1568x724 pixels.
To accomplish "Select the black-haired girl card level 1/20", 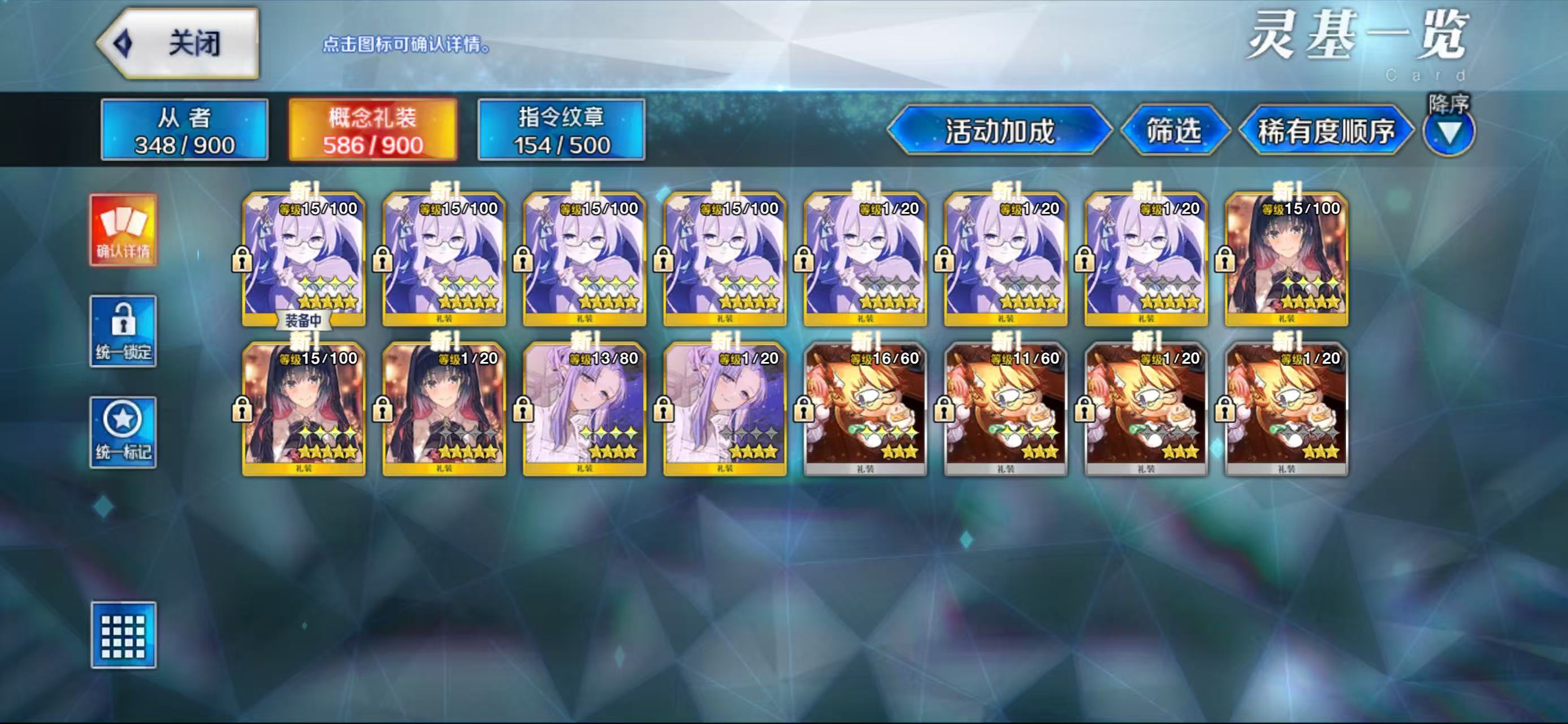I will click(444, 408).
